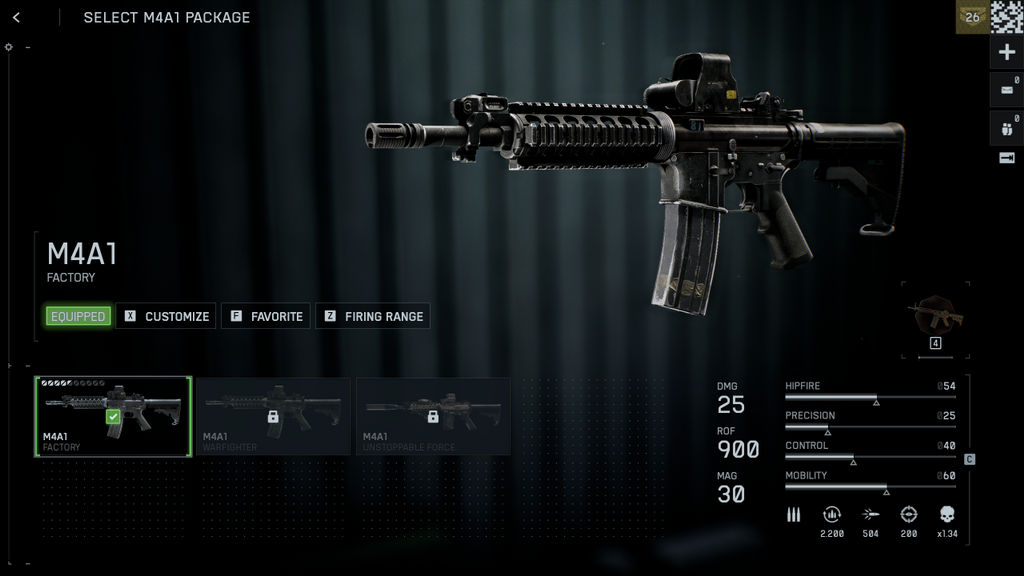Click the card icon with zero counter

click(1007, 89)
